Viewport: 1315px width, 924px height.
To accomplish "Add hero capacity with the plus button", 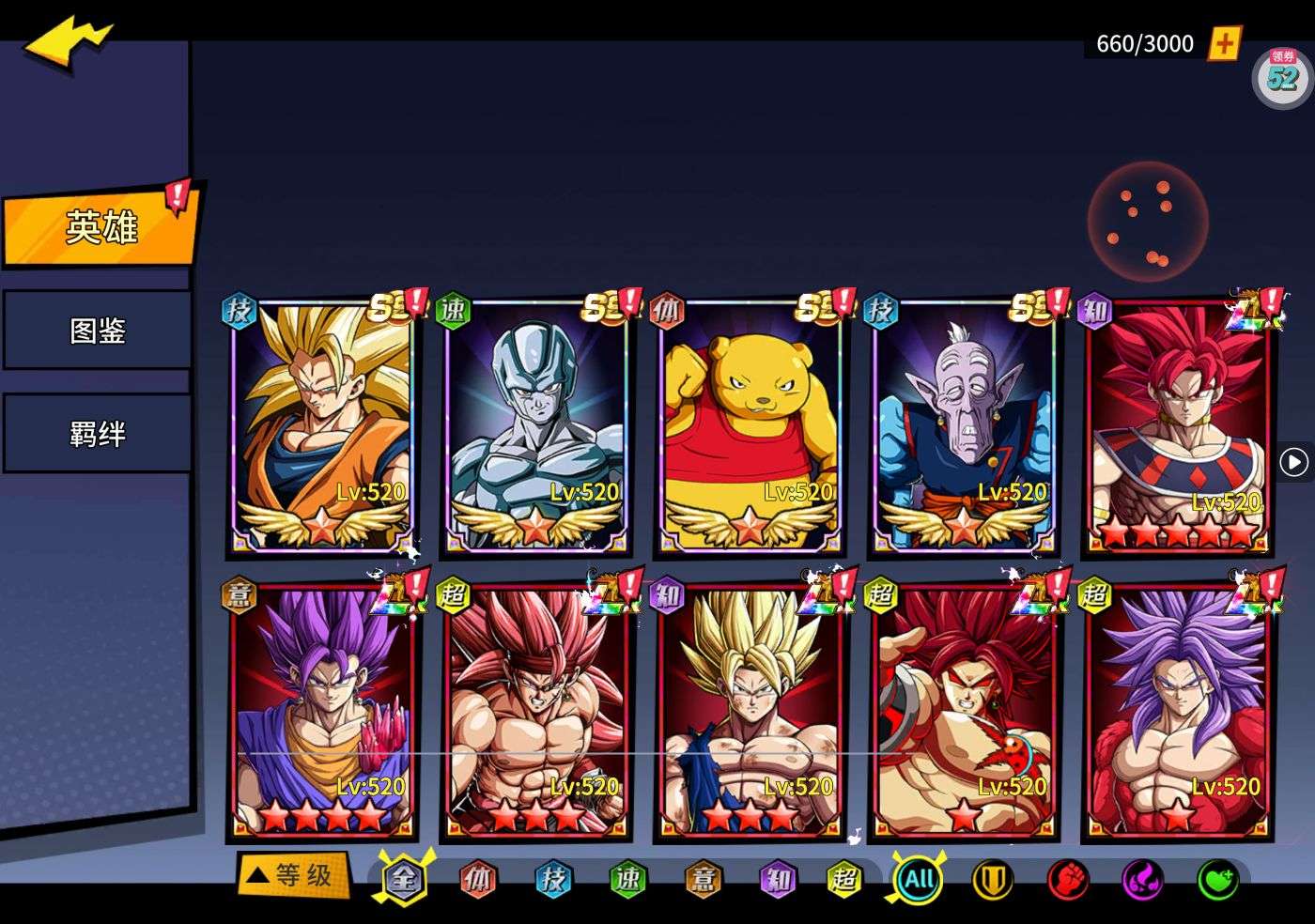I will click(x=1224, y=43).
